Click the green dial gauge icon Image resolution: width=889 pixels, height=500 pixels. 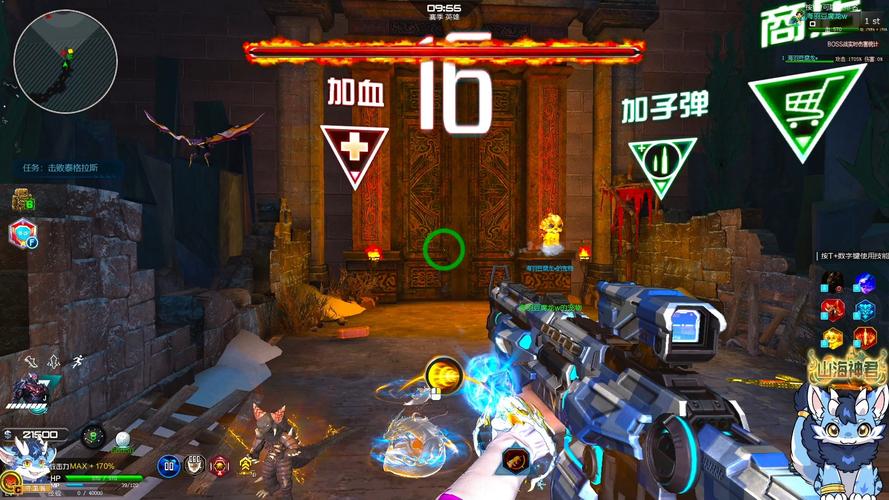click(x=92, y=436)
